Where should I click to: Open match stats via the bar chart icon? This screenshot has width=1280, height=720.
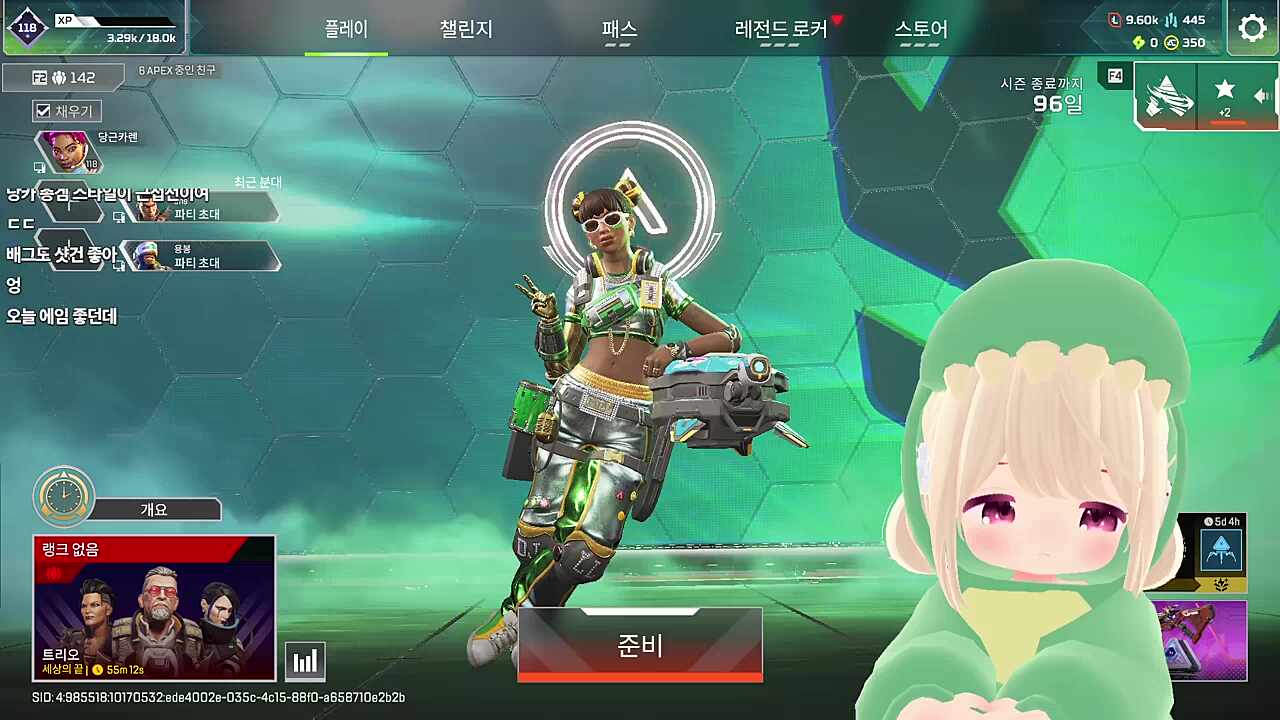tap(306, 660)
